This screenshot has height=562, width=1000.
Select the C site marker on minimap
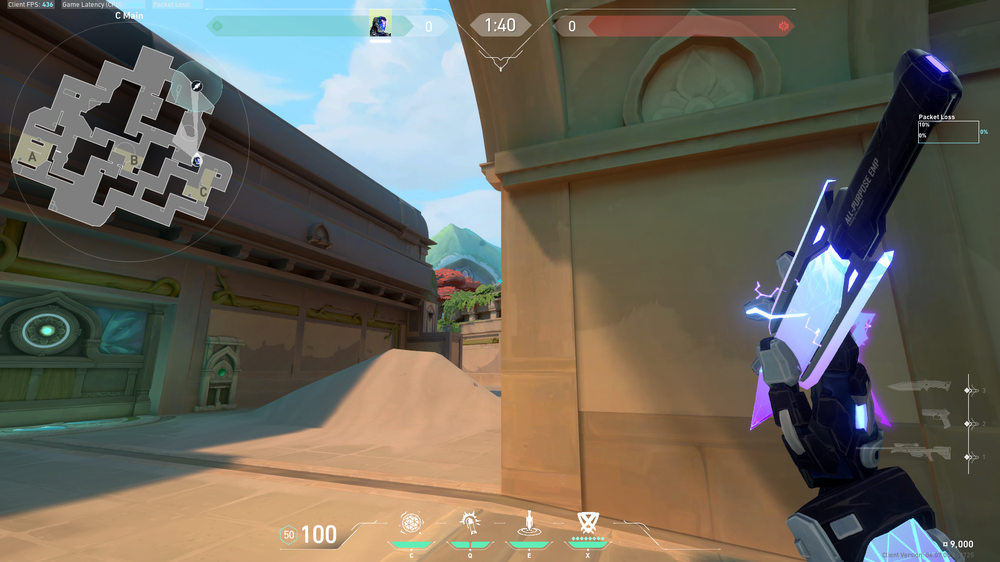(203, 190)
